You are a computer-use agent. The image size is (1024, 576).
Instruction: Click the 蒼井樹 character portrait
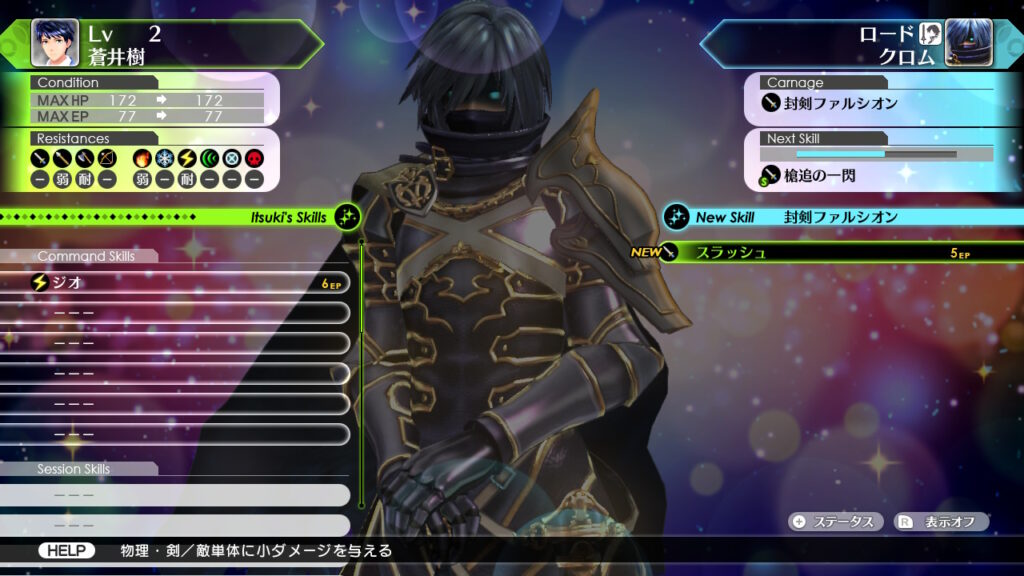point(54,42)
